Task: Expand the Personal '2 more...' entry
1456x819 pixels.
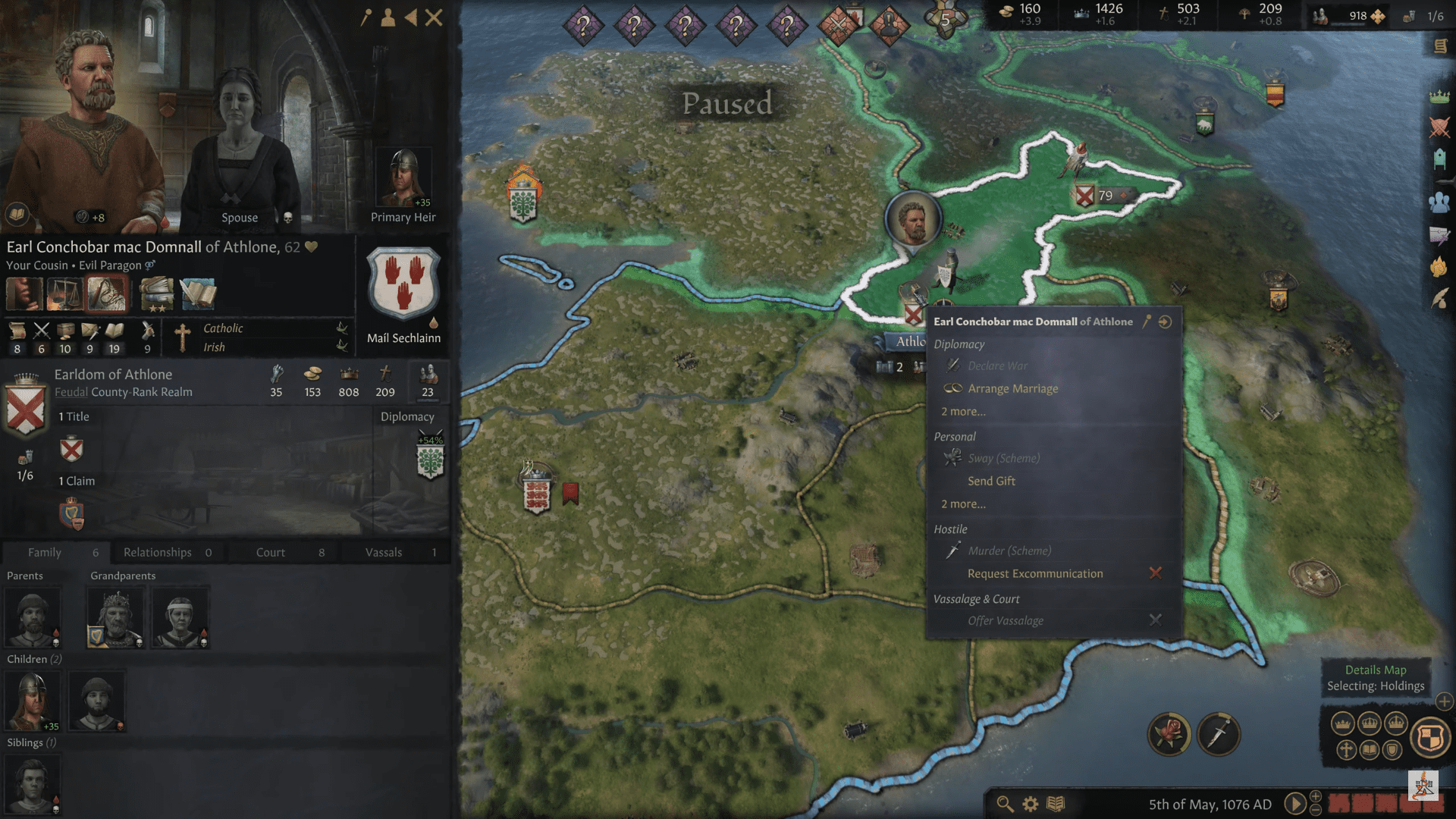Action: [963, 504]
